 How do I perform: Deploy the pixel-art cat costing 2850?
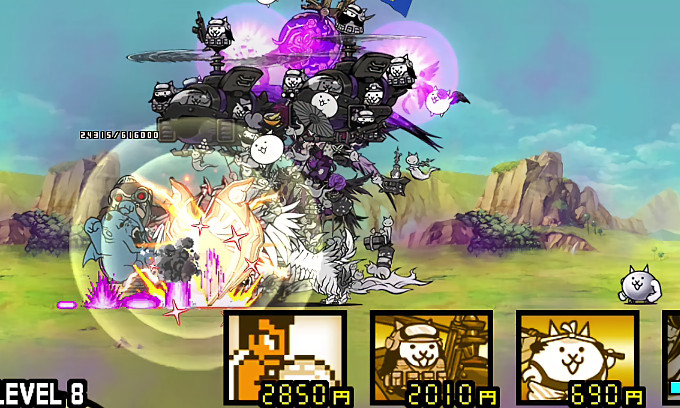[285, 357]
